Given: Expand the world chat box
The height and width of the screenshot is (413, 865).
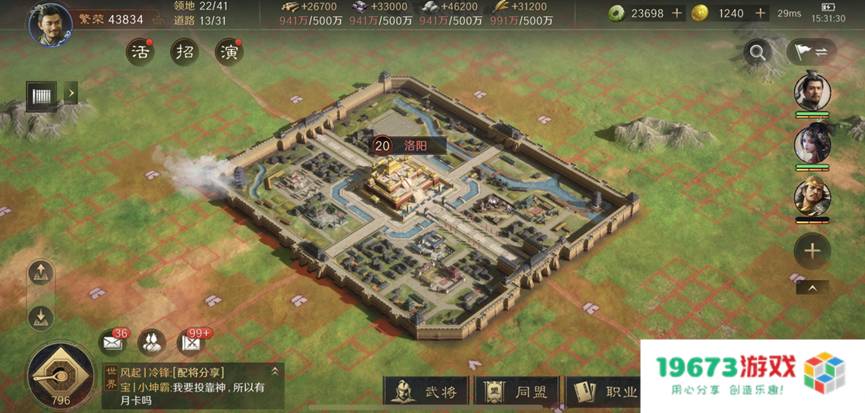Looking at the screenshot, I should [276, 371].
